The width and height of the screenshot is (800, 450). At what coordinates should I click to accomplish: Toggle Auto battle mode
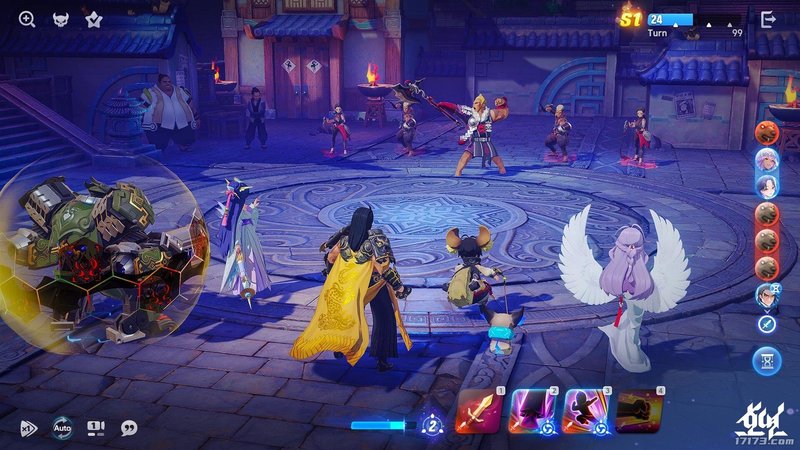point(63,427)
